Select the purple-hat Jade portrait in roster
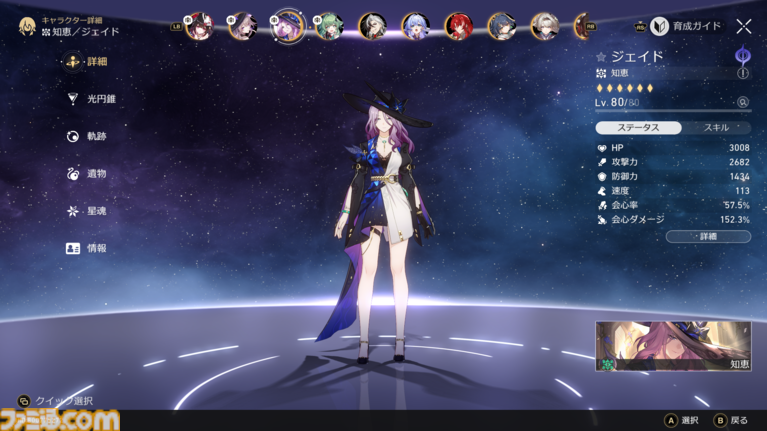Viewport: 767px width, 431px height. tap(286, 24)
